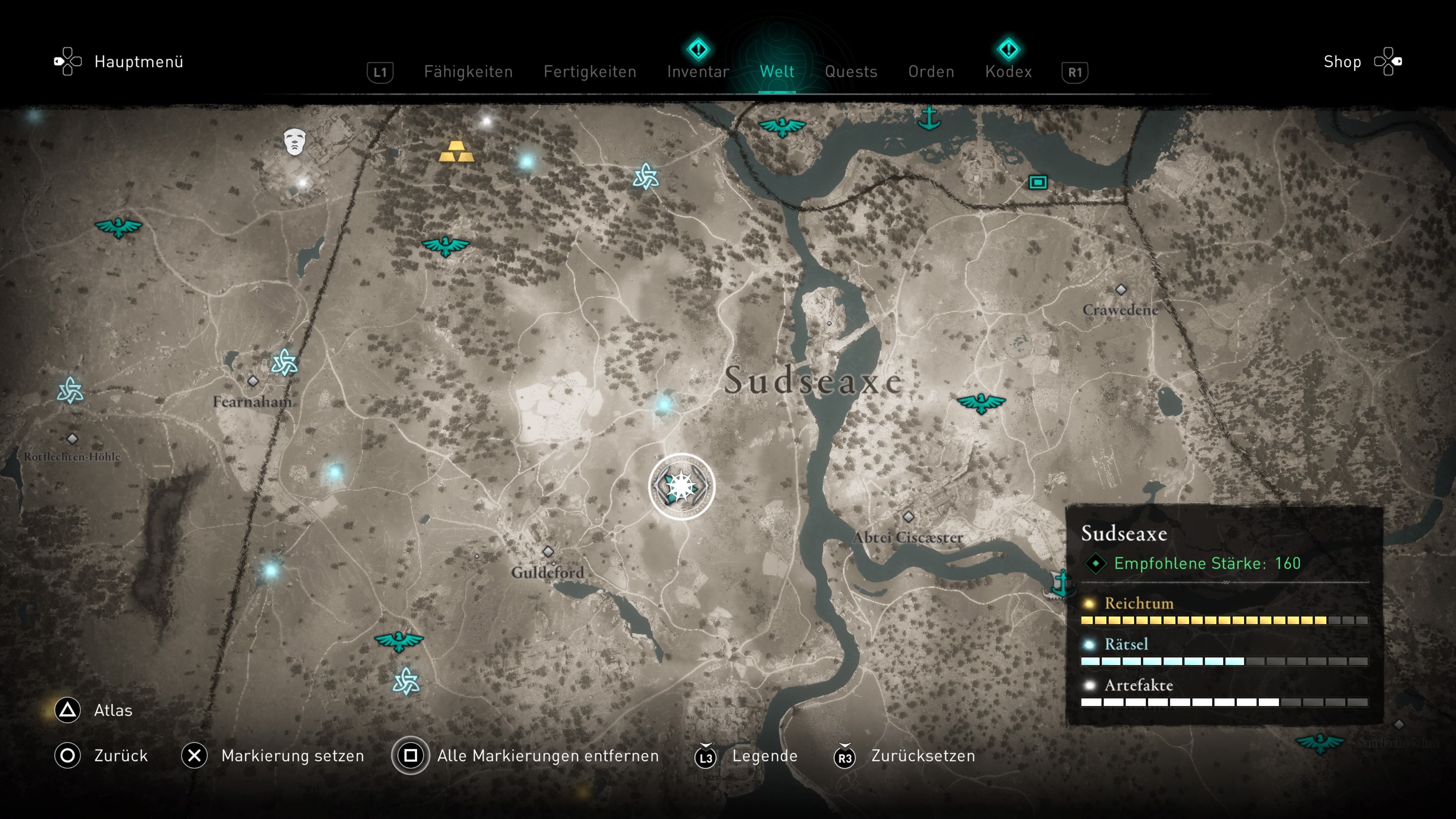The width and height of the screenshot is (1456, 819).
Task: Open the Fertigkeiten tab
Action: tap(590, 72)
